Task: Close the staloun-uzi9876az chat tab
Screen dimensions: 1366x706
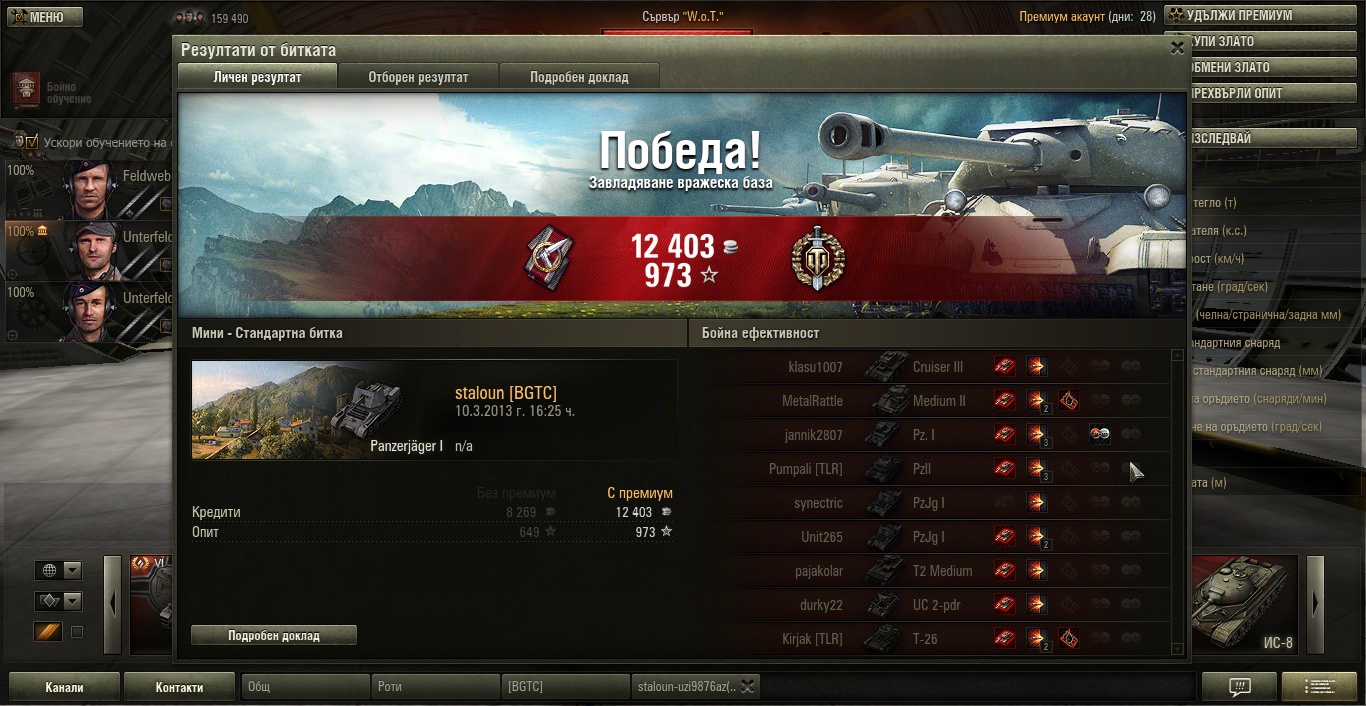Action: 747,686
